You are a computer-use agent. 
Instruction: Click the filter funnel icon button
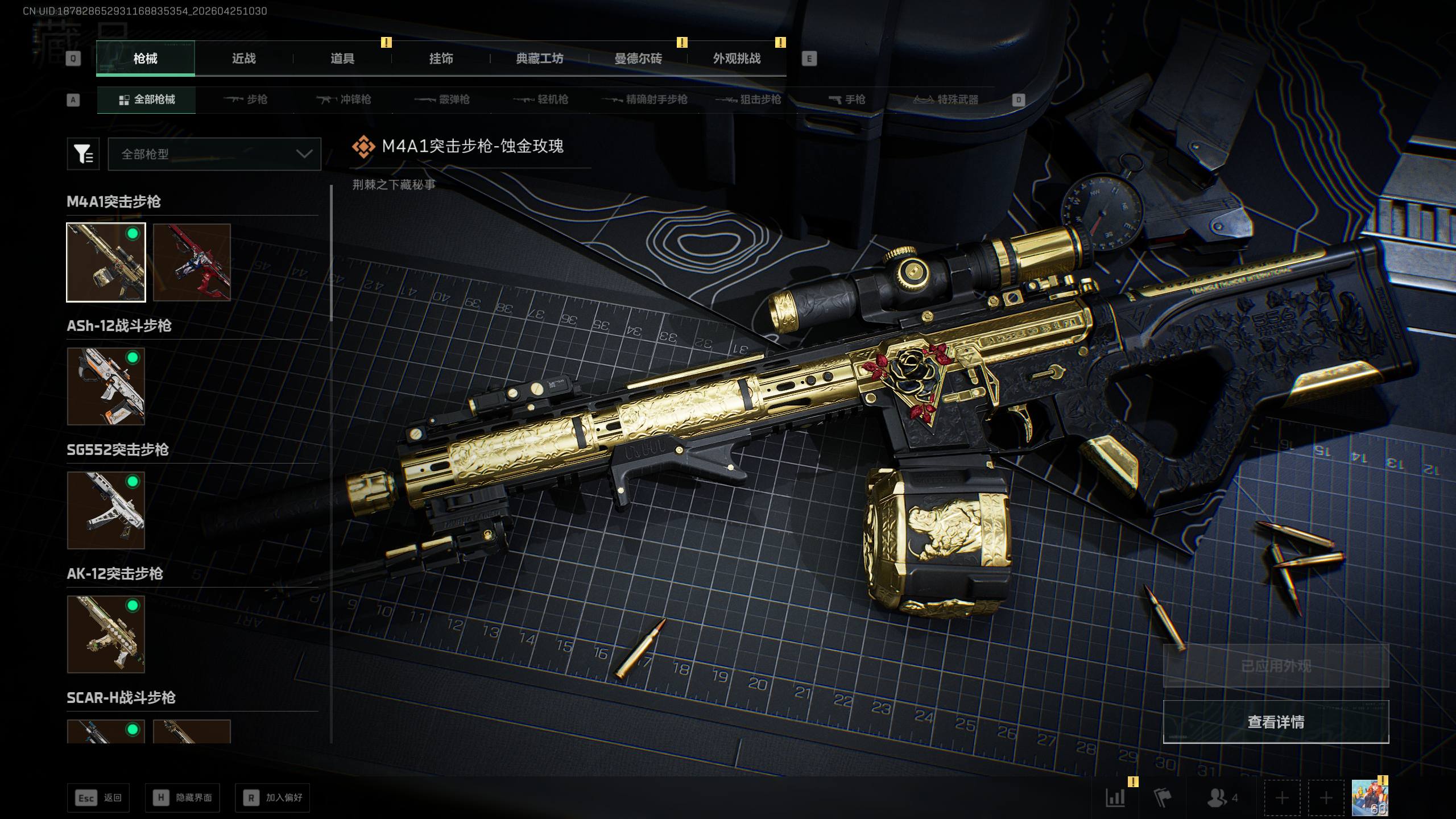coord(83,154)
